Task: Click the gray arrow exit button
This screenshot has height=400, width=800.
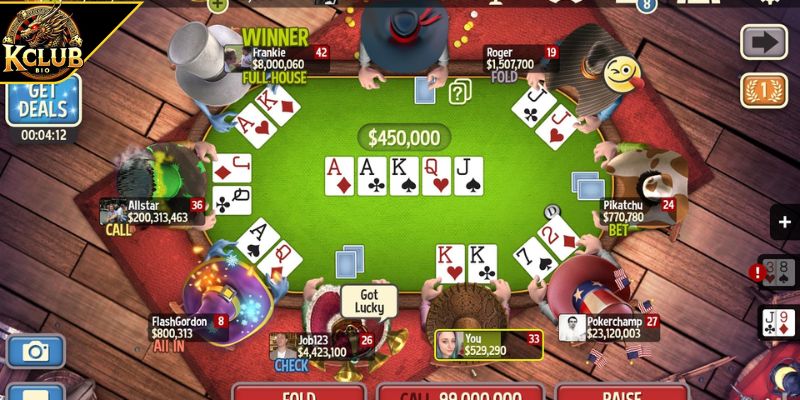Action: coord(763,42)
